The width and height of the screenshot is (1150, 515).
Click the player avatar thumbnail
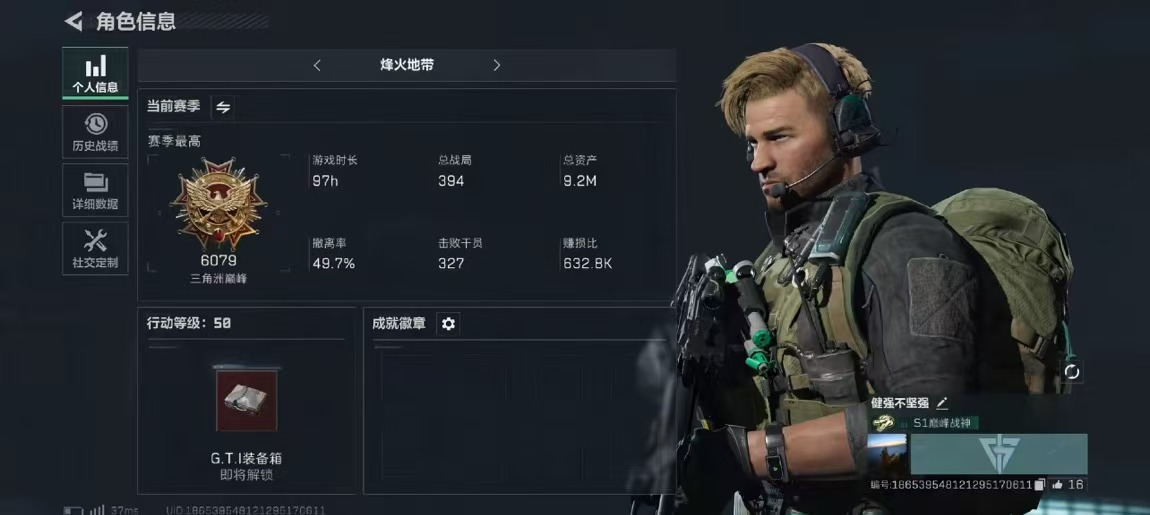pos(888,454)
